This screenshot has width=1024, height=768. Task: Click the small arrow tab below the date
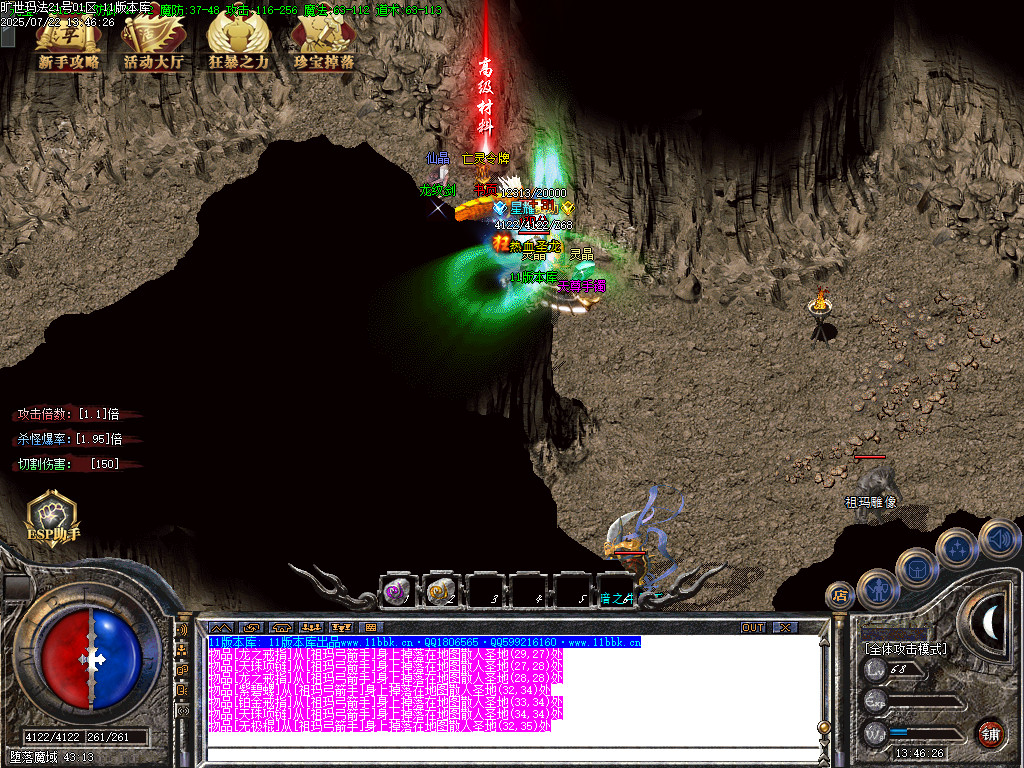[8, 37]
